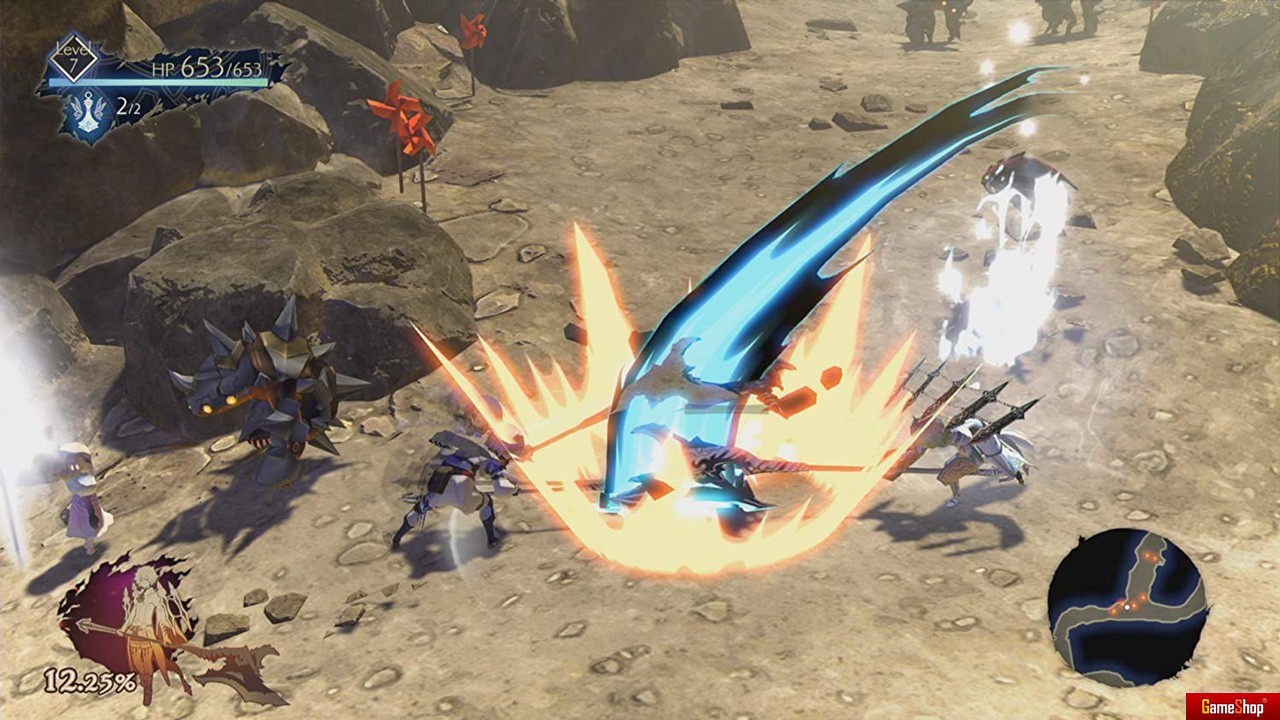Click the circular minimap

click(x=1127, y=609)
